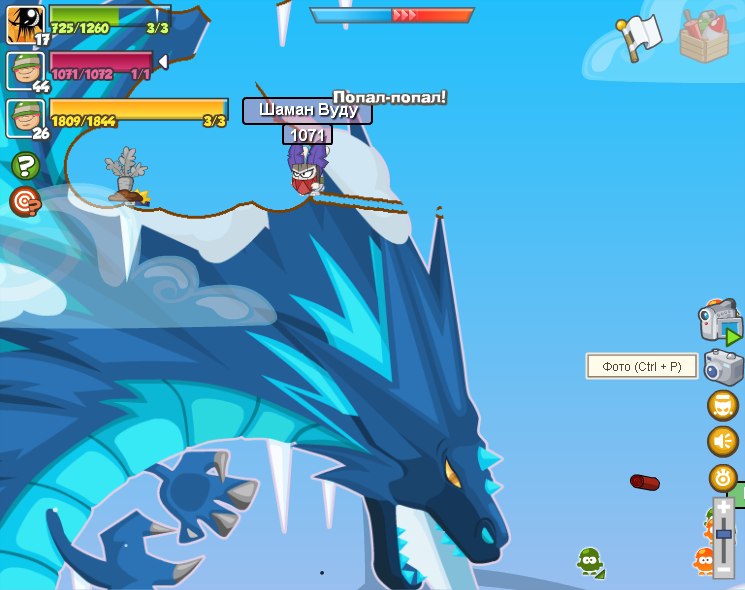Take a screenshot with the photo camera

(723, 367)
